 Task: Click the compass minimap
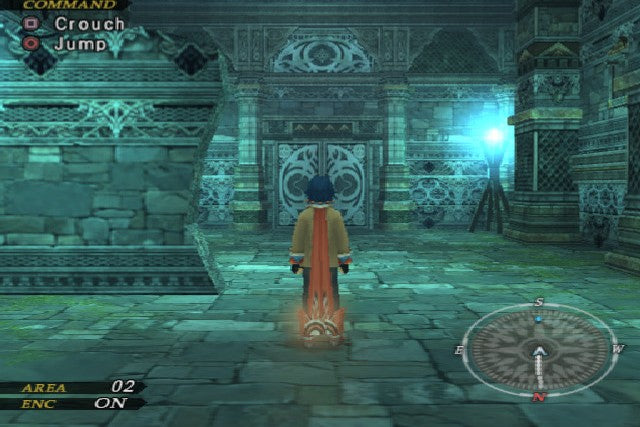(539, 349)
